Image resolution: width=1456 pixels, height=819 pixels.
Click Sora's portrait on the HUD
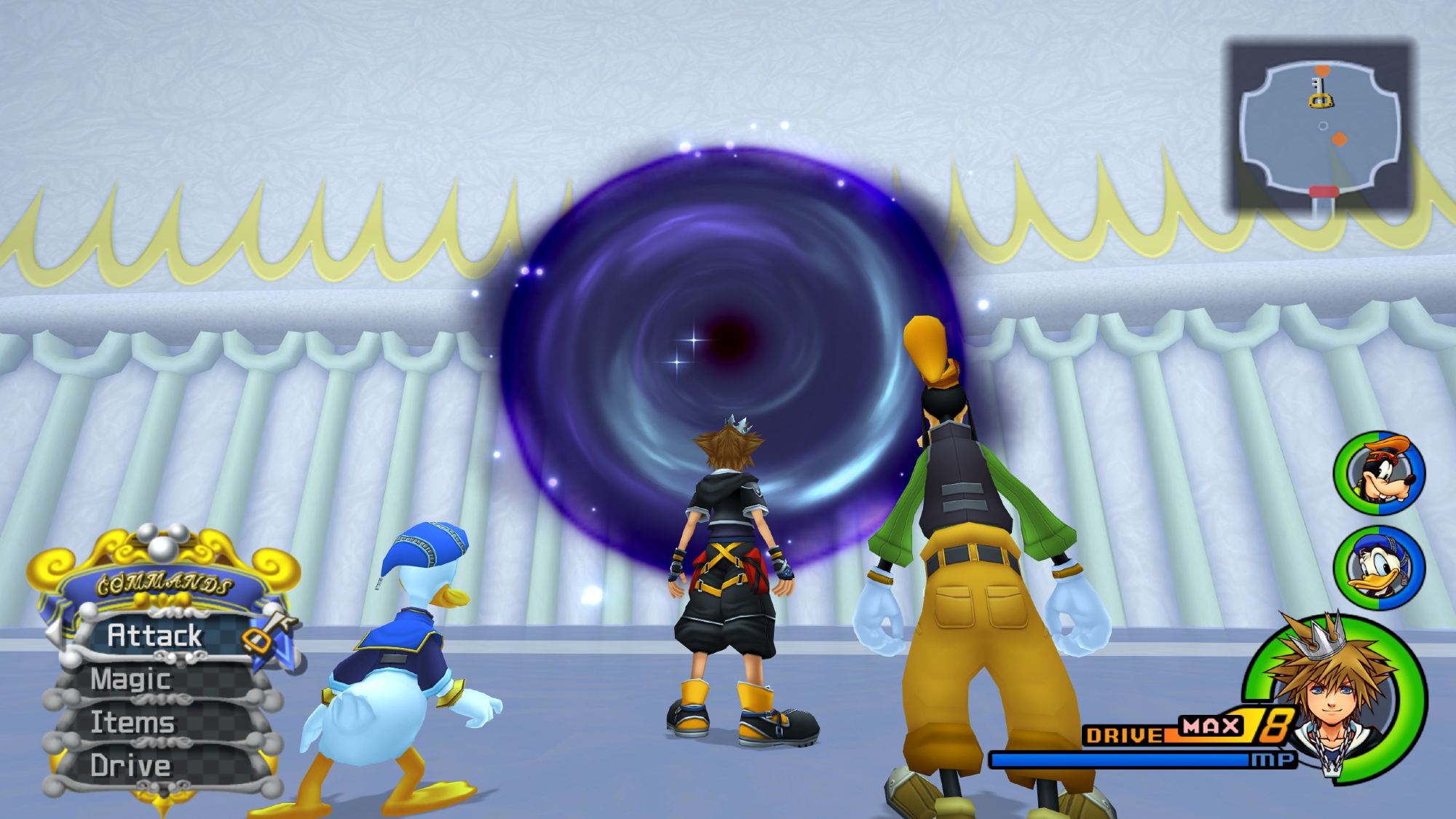(x=1334, y=697)
